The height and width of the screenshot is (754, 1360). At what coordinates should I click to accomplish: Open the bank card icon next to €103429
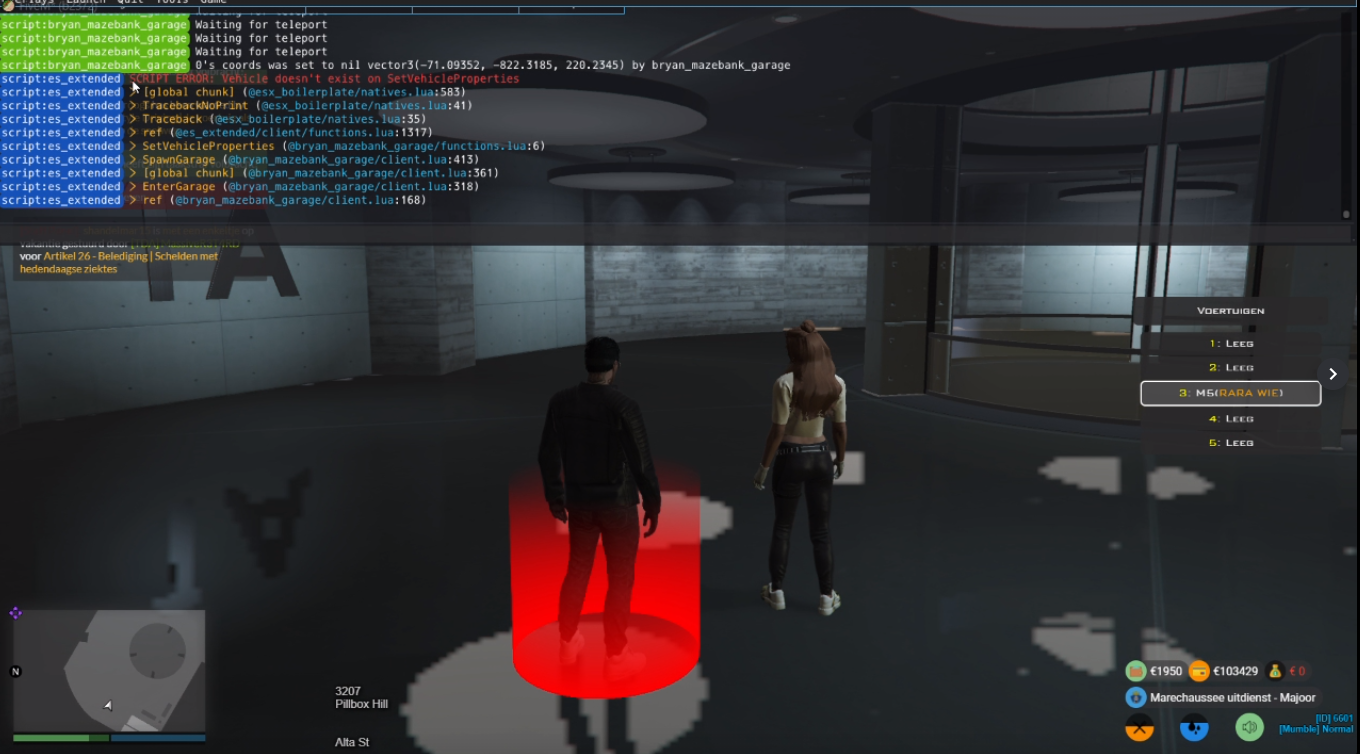pos(1198,671)
